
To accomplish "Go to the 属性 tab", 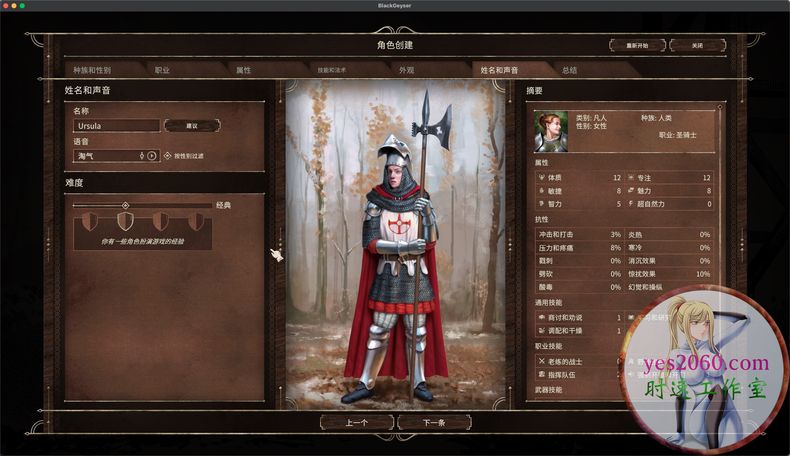I will (243, 71).
